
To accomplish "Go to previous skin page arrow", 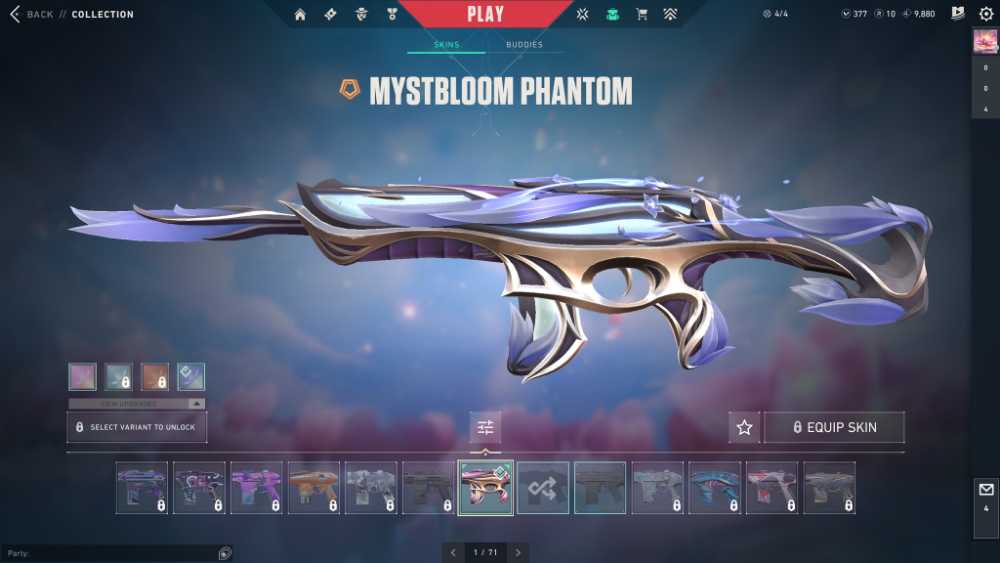I will (x=453, y=552).
